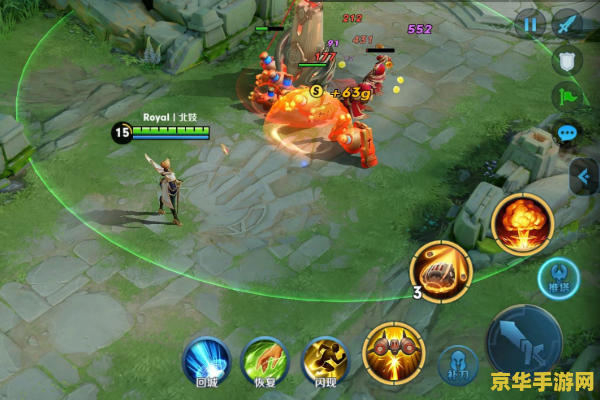Use the flaming fist skill
This screenshot has height=400, width=600.
point(441,271)
